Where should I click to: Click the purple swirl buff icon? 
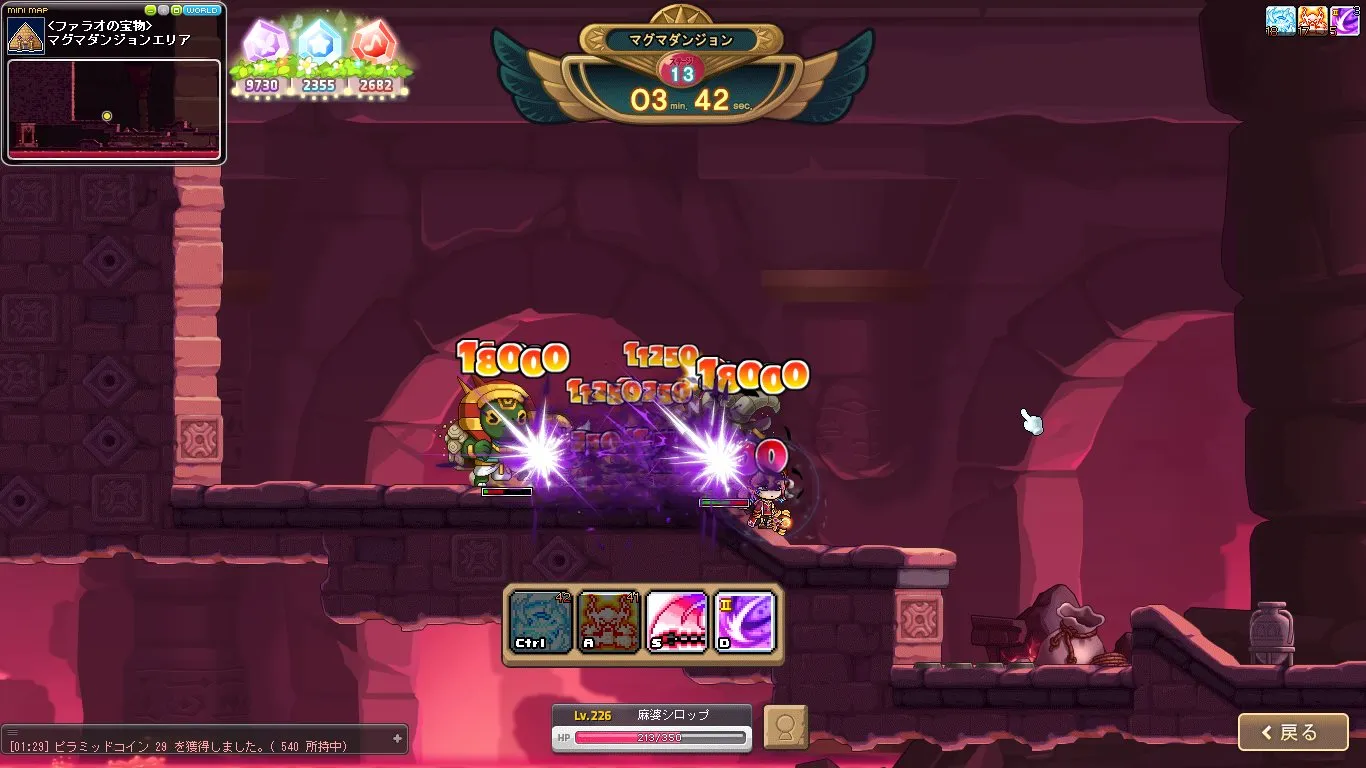pos(1344,20)
